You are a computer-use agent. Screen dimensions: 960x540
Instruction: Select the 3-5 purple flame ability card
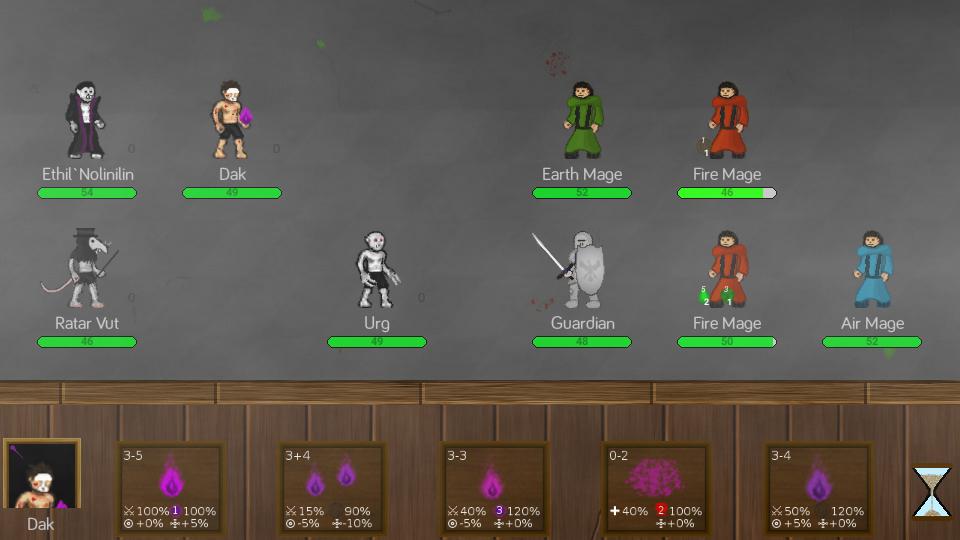pyautogui.click(x=170, y=487)
